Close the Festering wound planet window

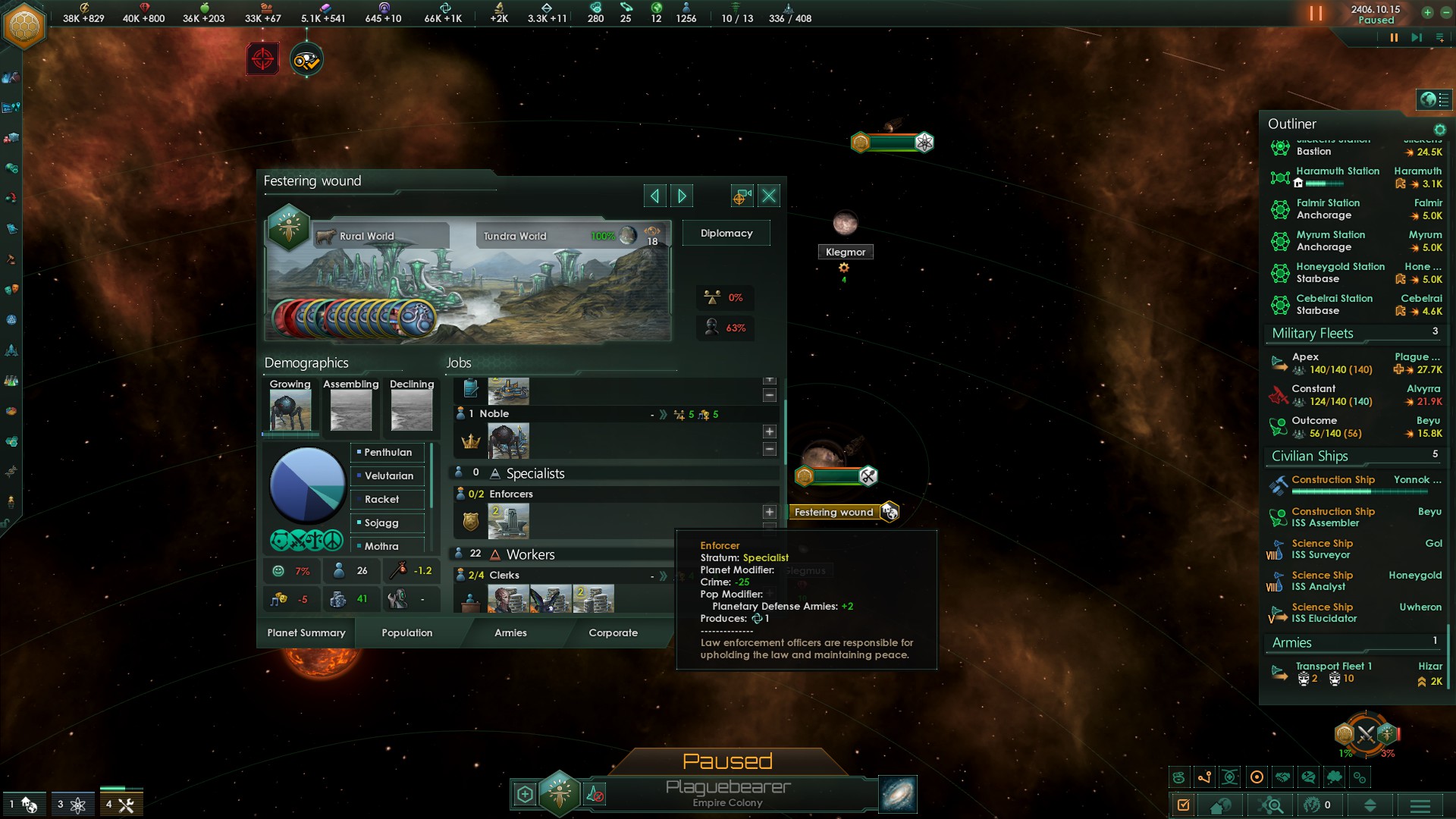pos(769,196)
